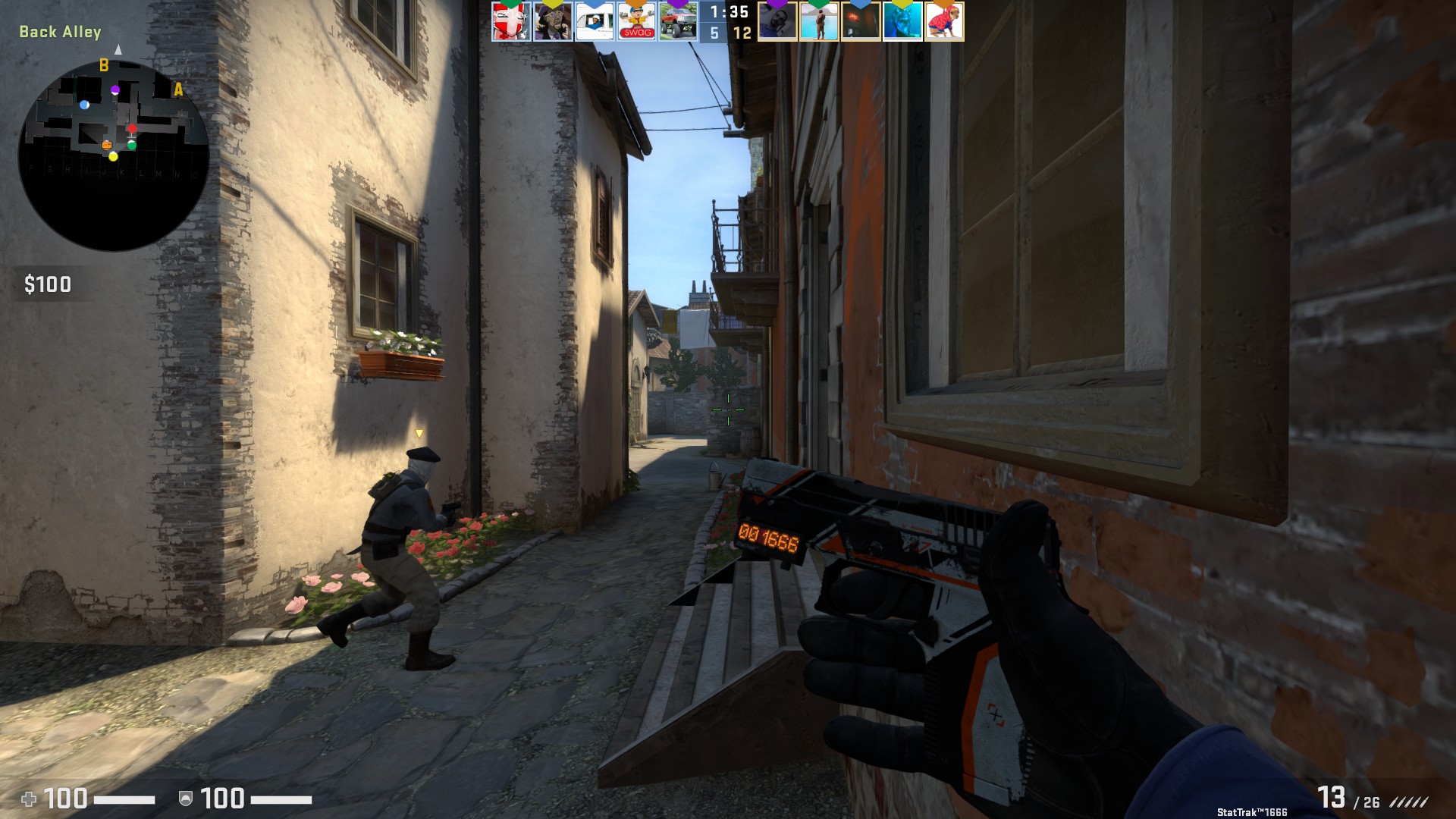The width and height of the screenshot is (1456, 819).
Task: Select the blue horned creature avatar
Action: (903, 22)
